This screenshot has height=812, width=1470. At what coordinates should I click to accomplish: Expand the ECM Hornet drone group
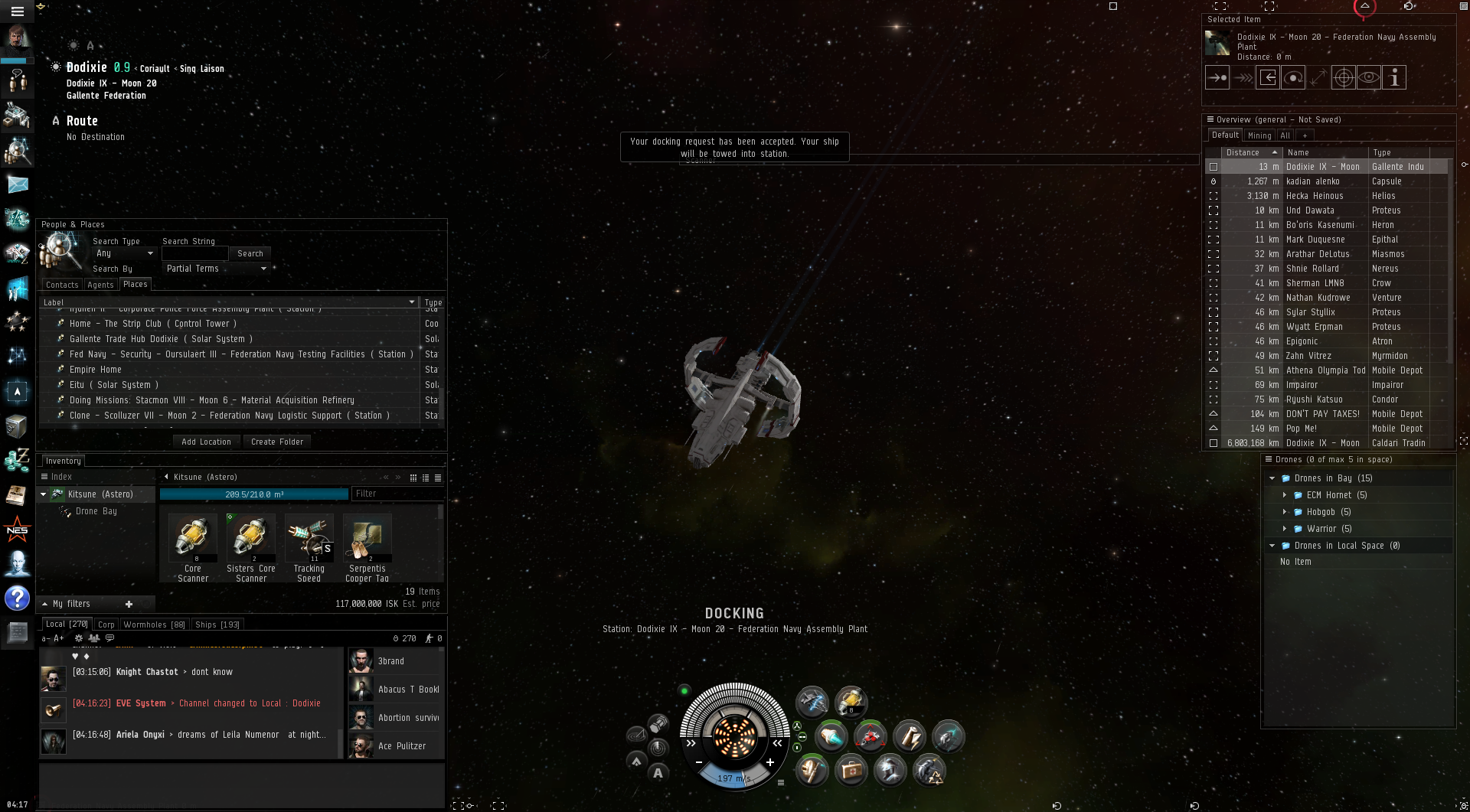[1285, 495]
